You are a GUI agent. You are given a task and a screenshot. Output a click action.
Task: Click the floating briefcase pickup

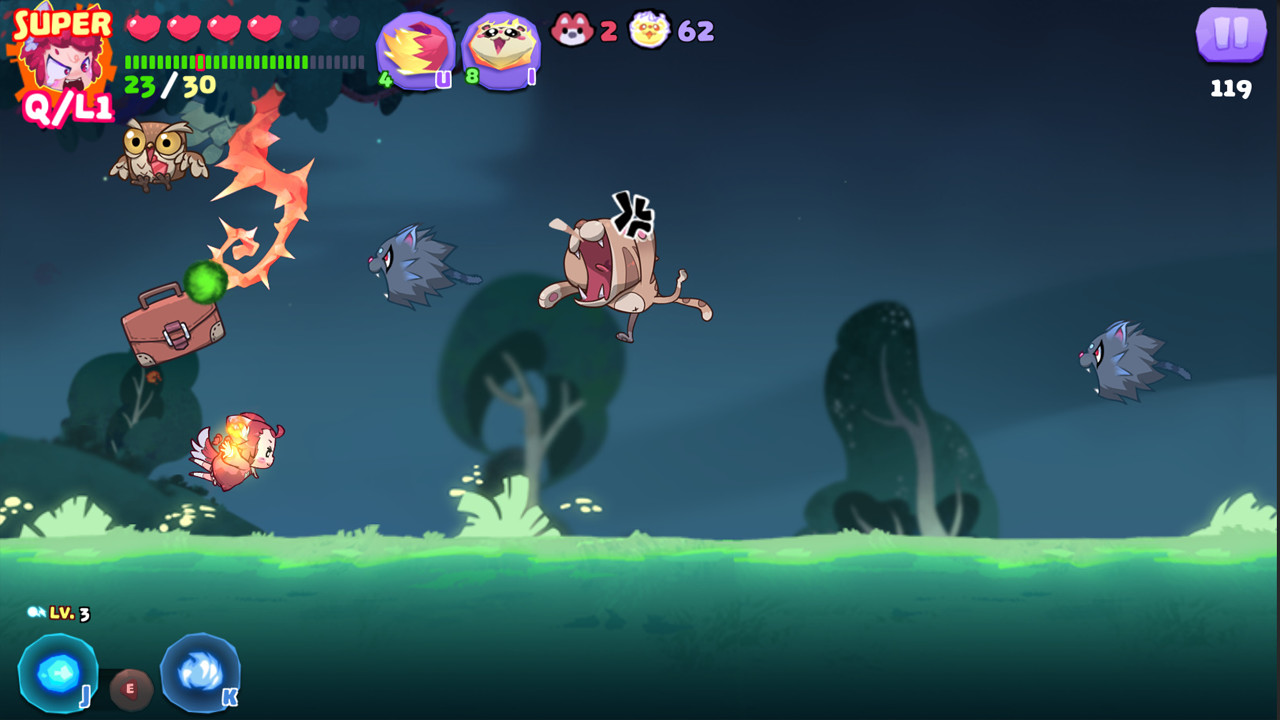coord(173,330)
